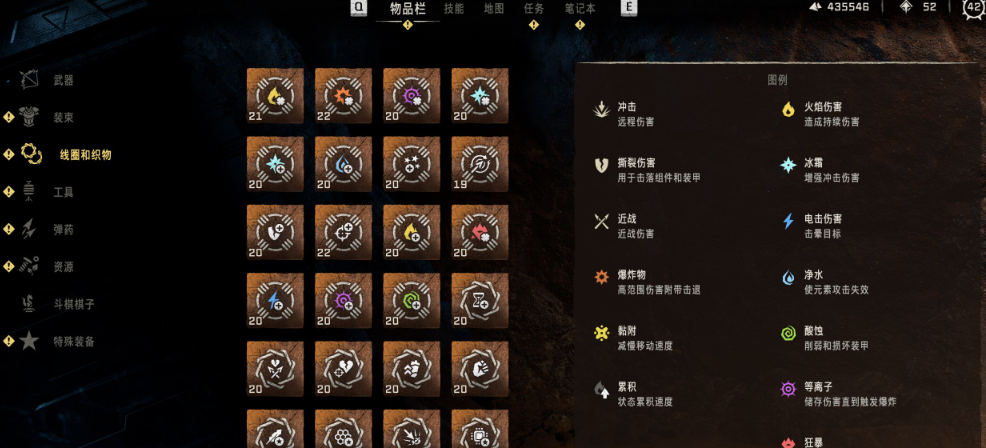Select the orange explosion coil slot
The height and width of the screenshot is (448, 986).
coord(343,96)
